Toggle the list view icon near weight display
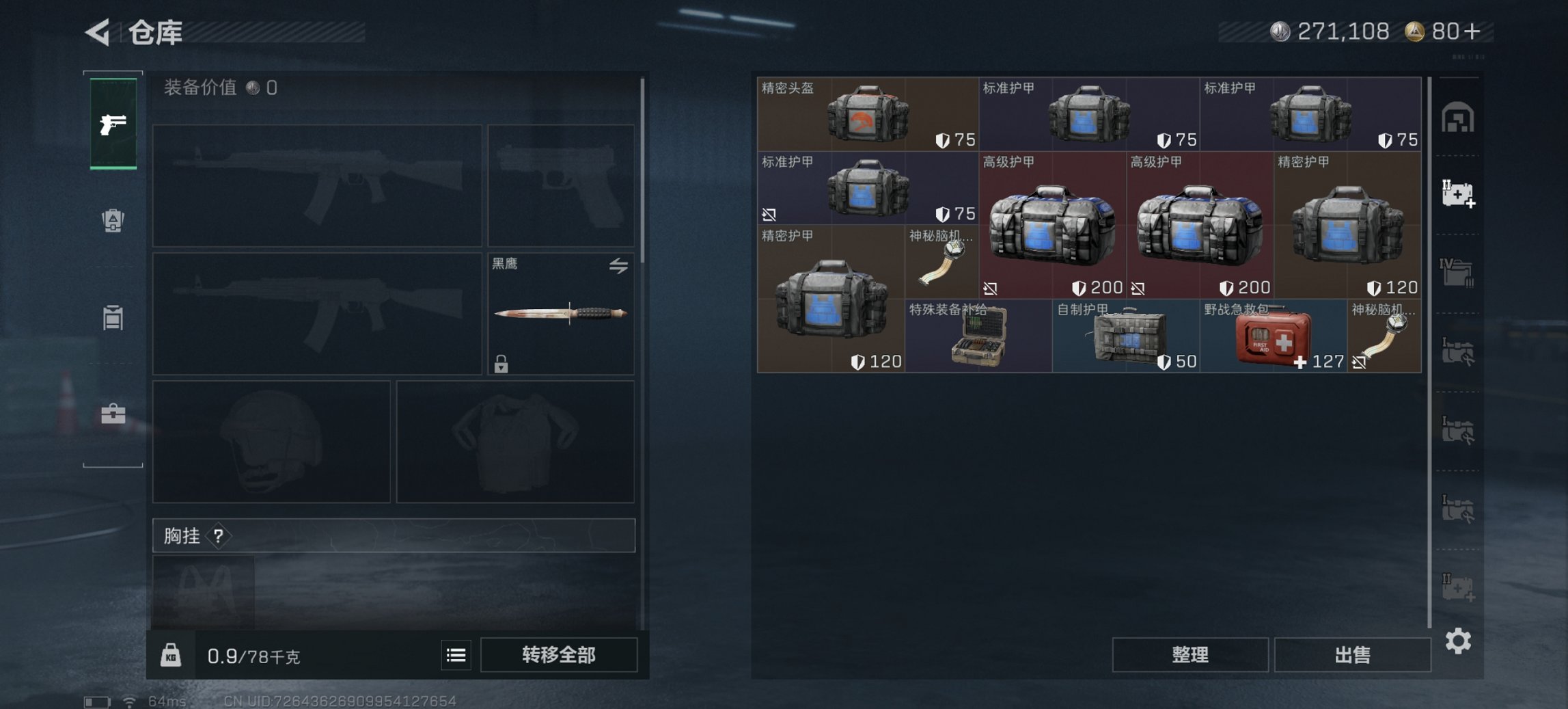This screenshot has height=709, width=1568. point(455,655)
